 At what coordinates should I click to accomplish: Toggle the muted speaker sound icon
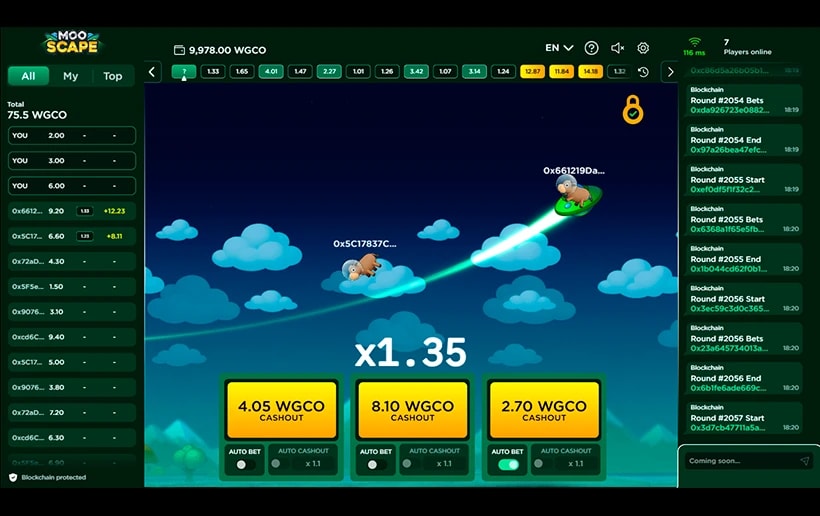click(x=617, y=48)
